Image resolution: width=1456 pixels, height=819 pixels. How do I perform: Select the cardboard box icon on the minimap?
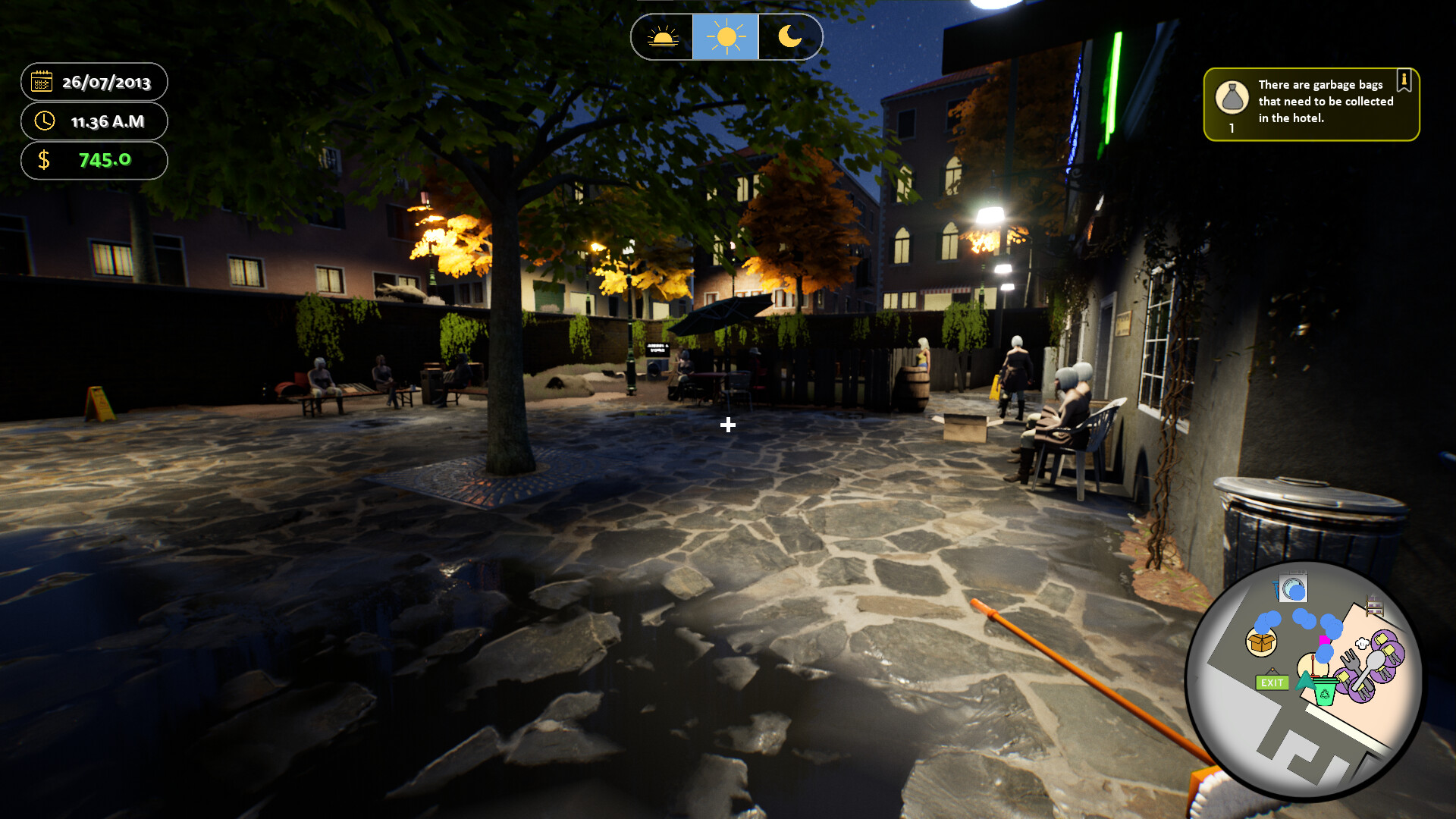coord(1261,642)
